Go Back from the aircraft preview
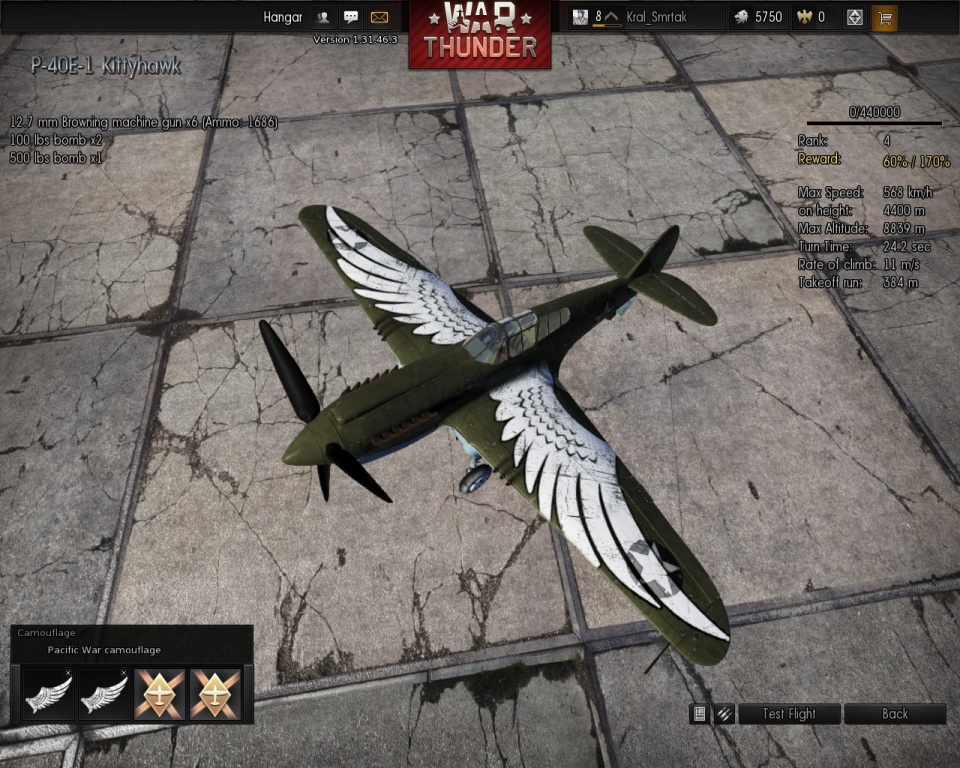Image resolution: width=960 pixels, height=768 pixels. (x=895, y=714)
